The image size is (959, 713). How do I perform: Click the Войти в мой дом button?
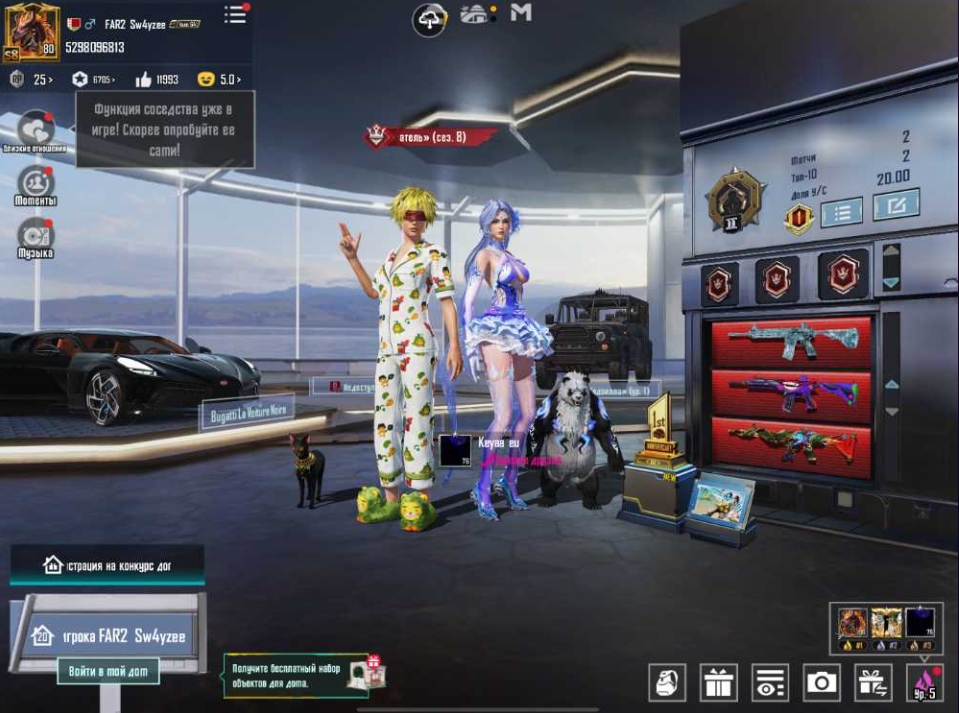[108, 671]
